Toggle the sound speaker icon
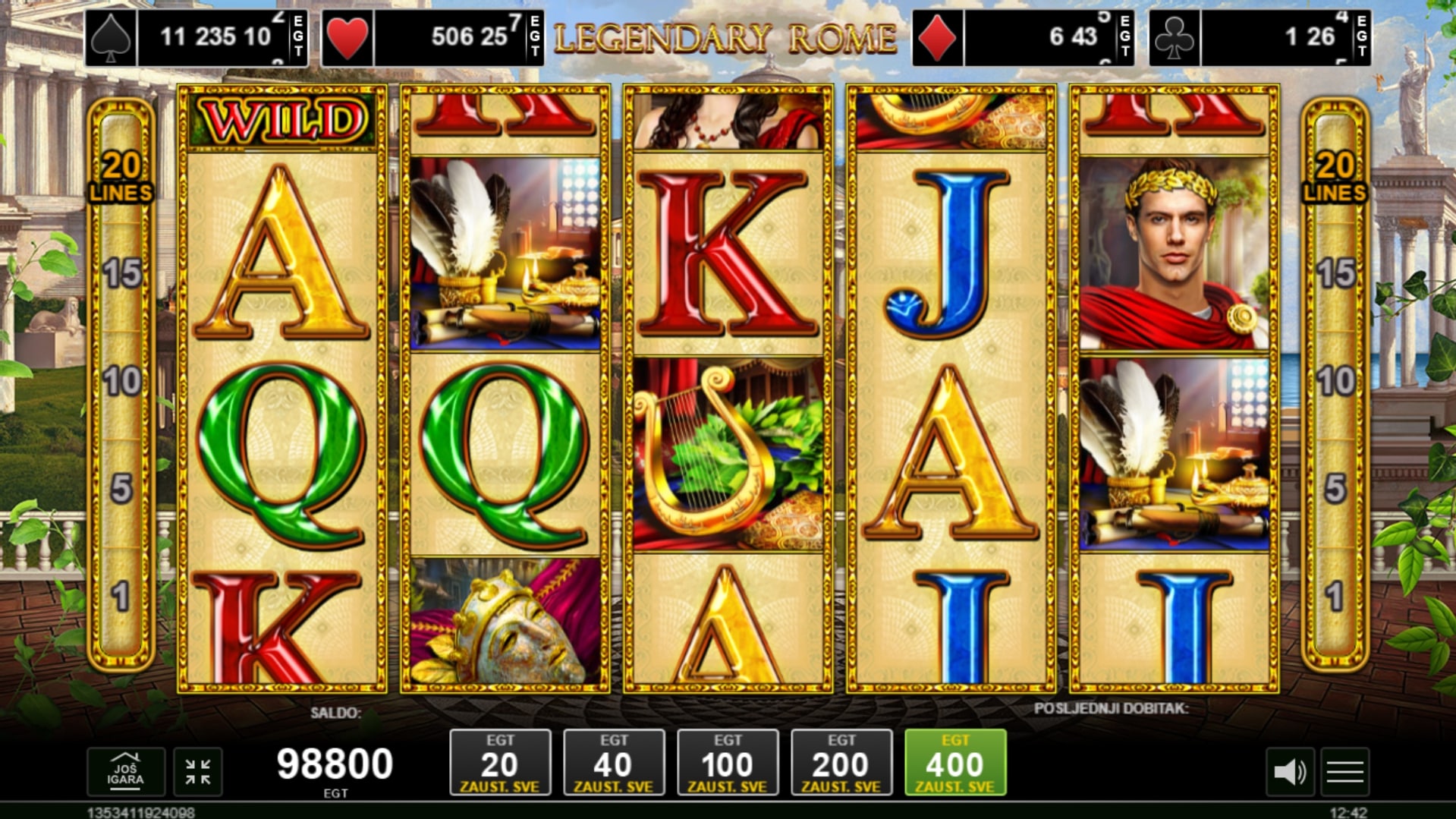The image size is (1456, 819). tap(1289, 772)
